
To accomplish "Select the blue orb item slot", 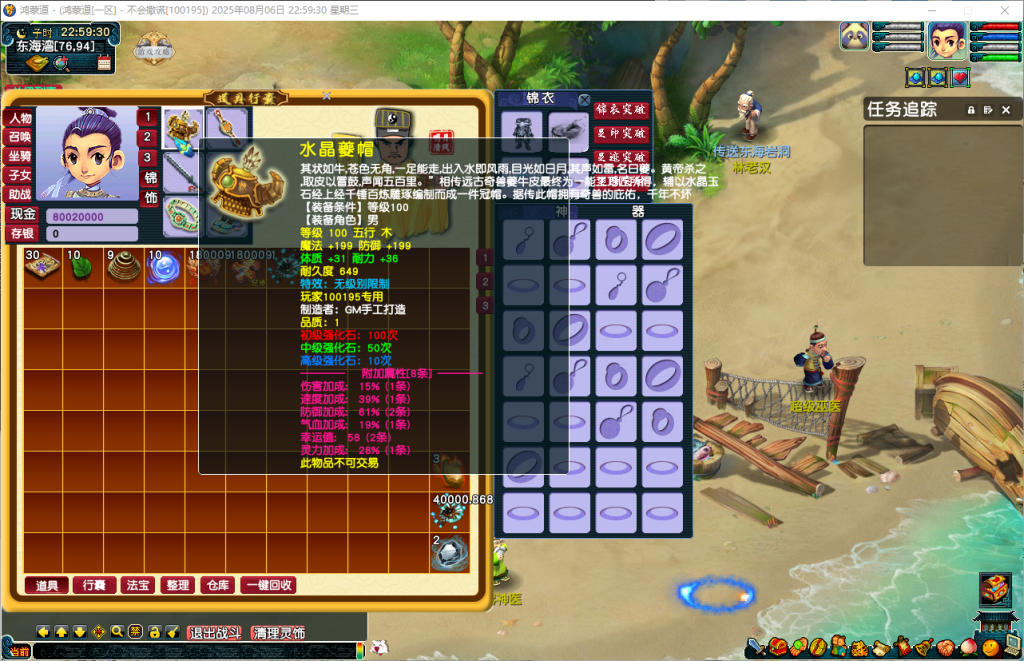I will 163,270.
